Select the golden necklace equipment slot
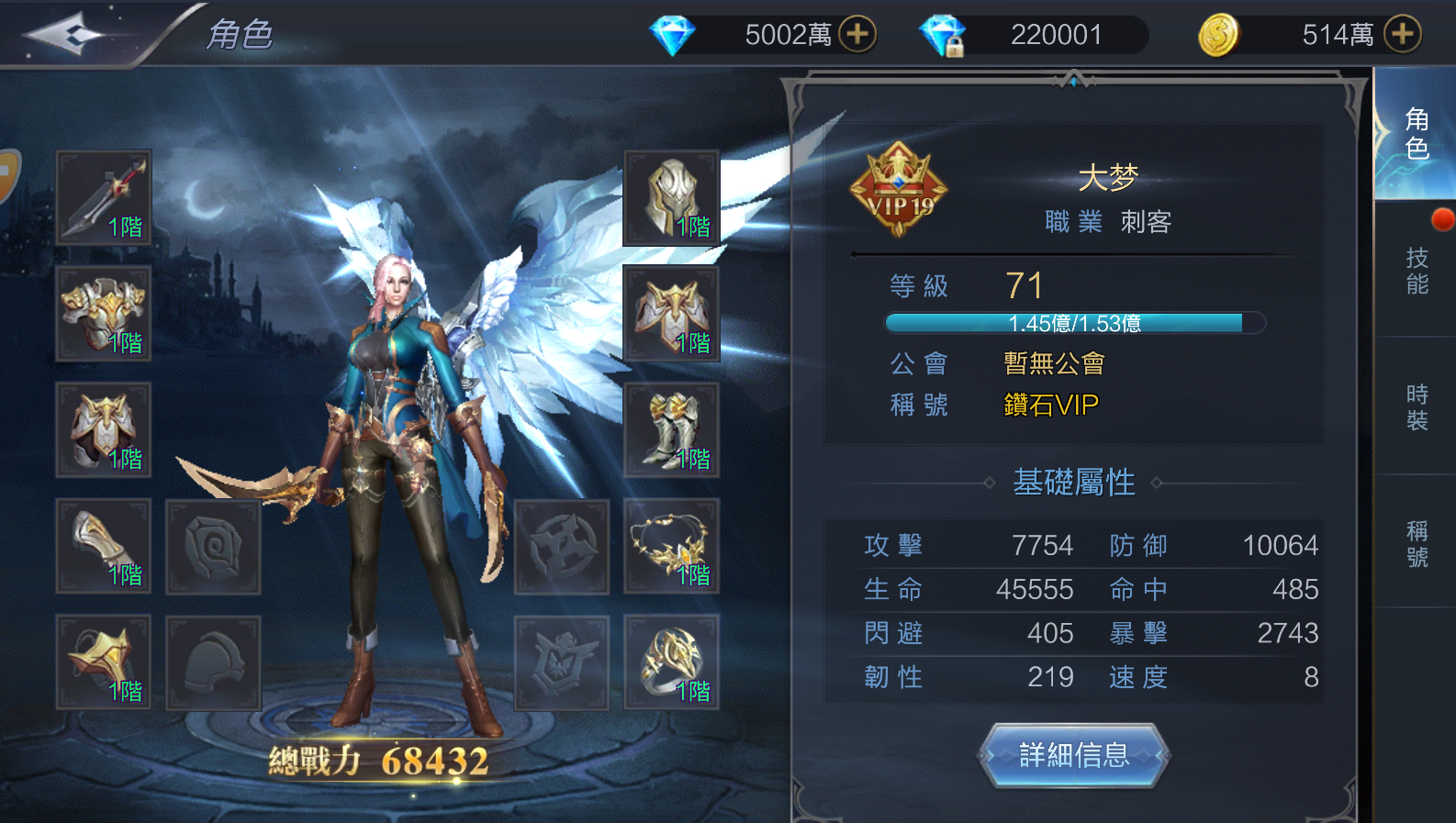The image size is (1456, 823). (x=671, y=547)
